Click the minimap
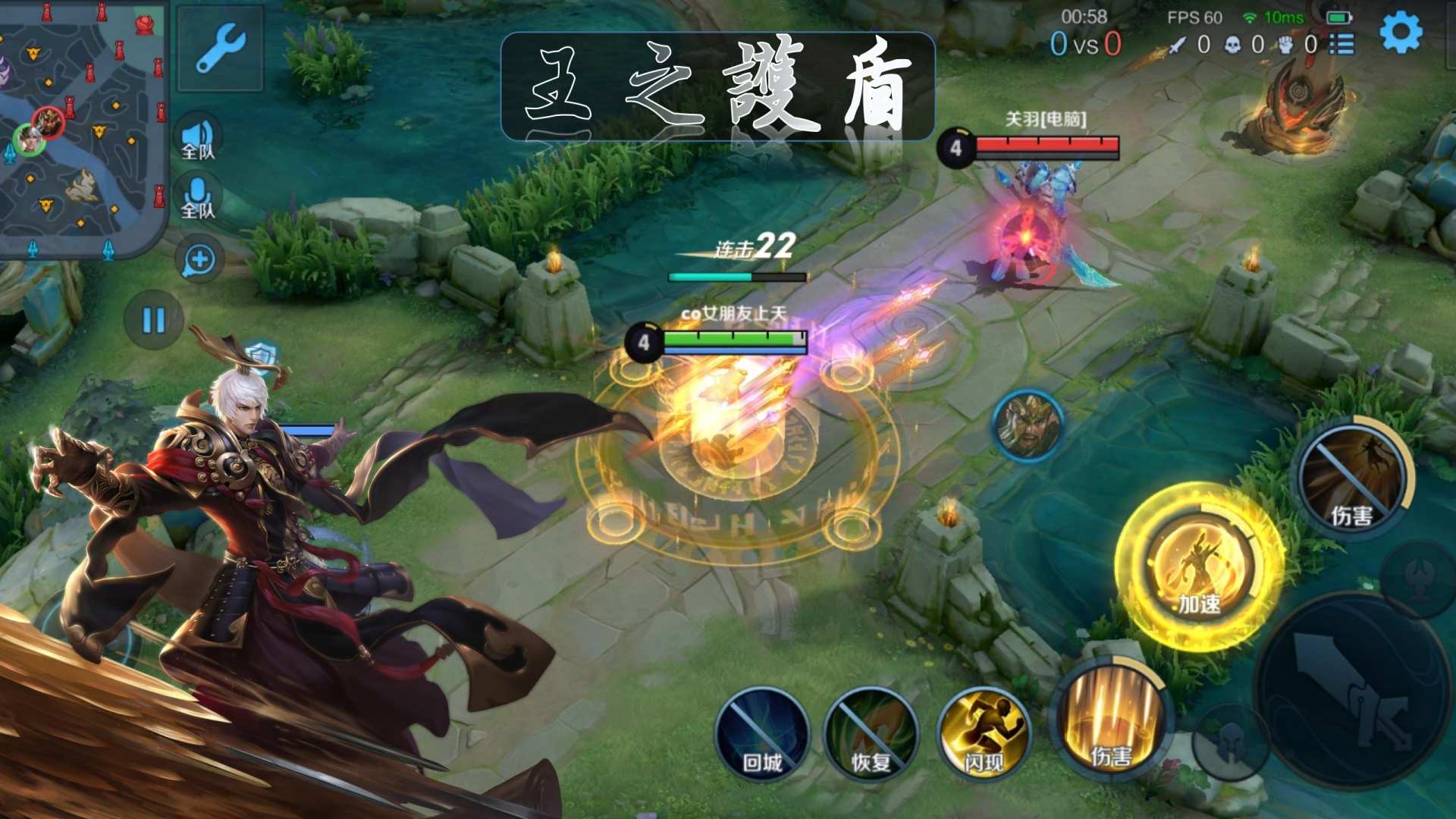1456x819 pixels. (x=82, y=127)
